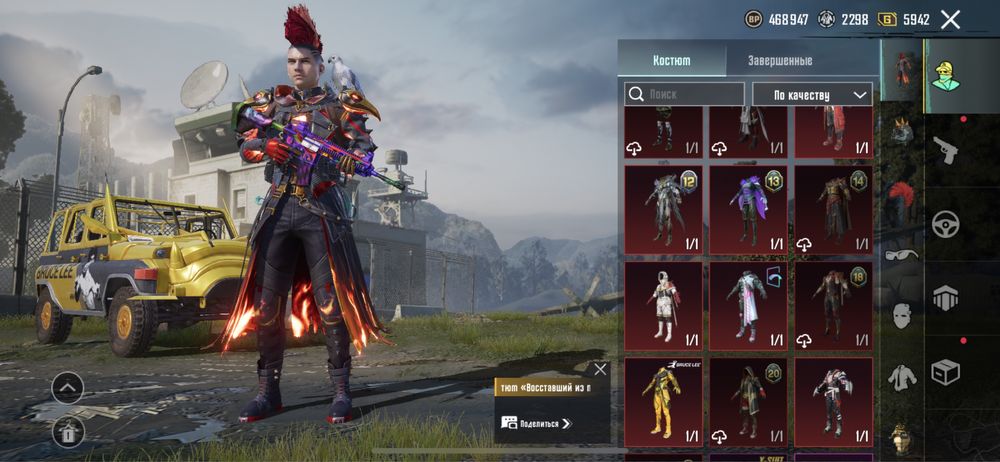Tap the Поделиться share button
The height and width of the screenshot is (462, 1000).
[536, 423]
